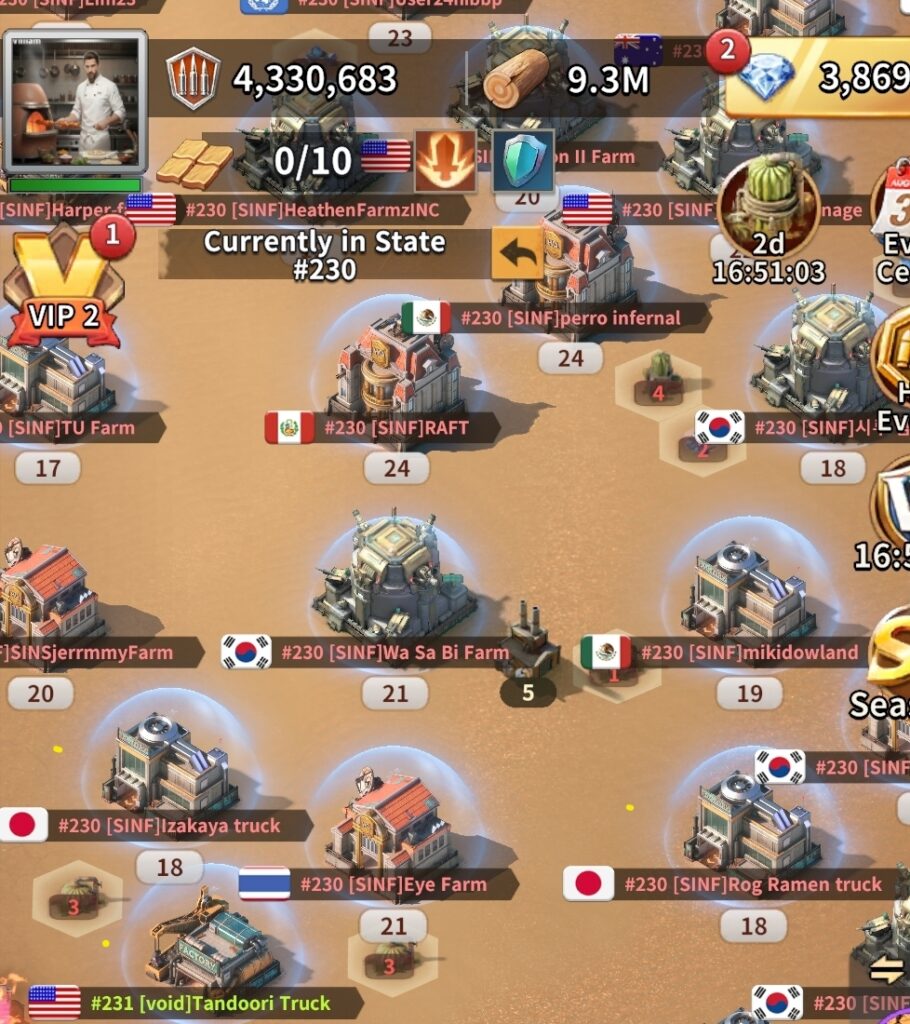Open the chef player avatar profile
Image resolution: width=910 pixels, height=1024 pixels.
75,100
